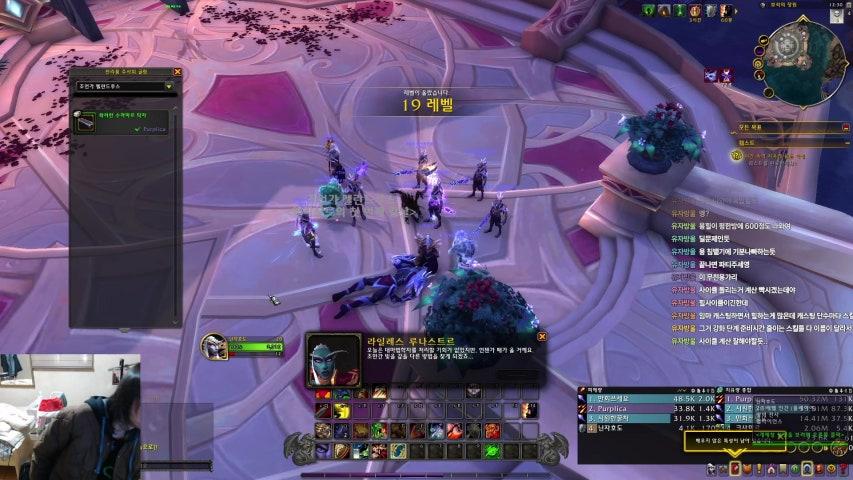Click the red highlighted micro menu button

click(736, 468)
